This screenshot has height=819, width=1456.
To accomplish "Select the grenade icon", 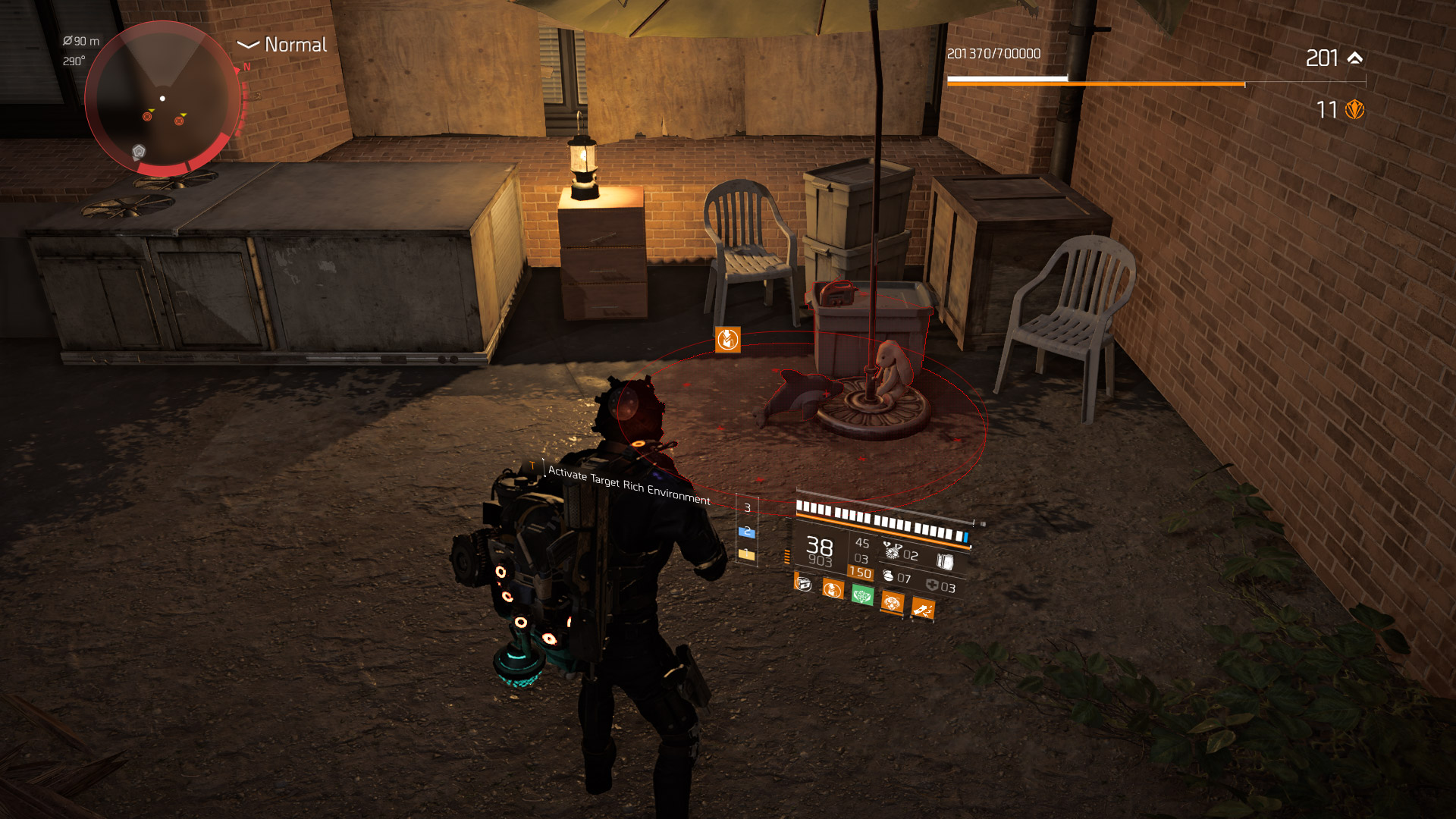I will coord(888,576).
